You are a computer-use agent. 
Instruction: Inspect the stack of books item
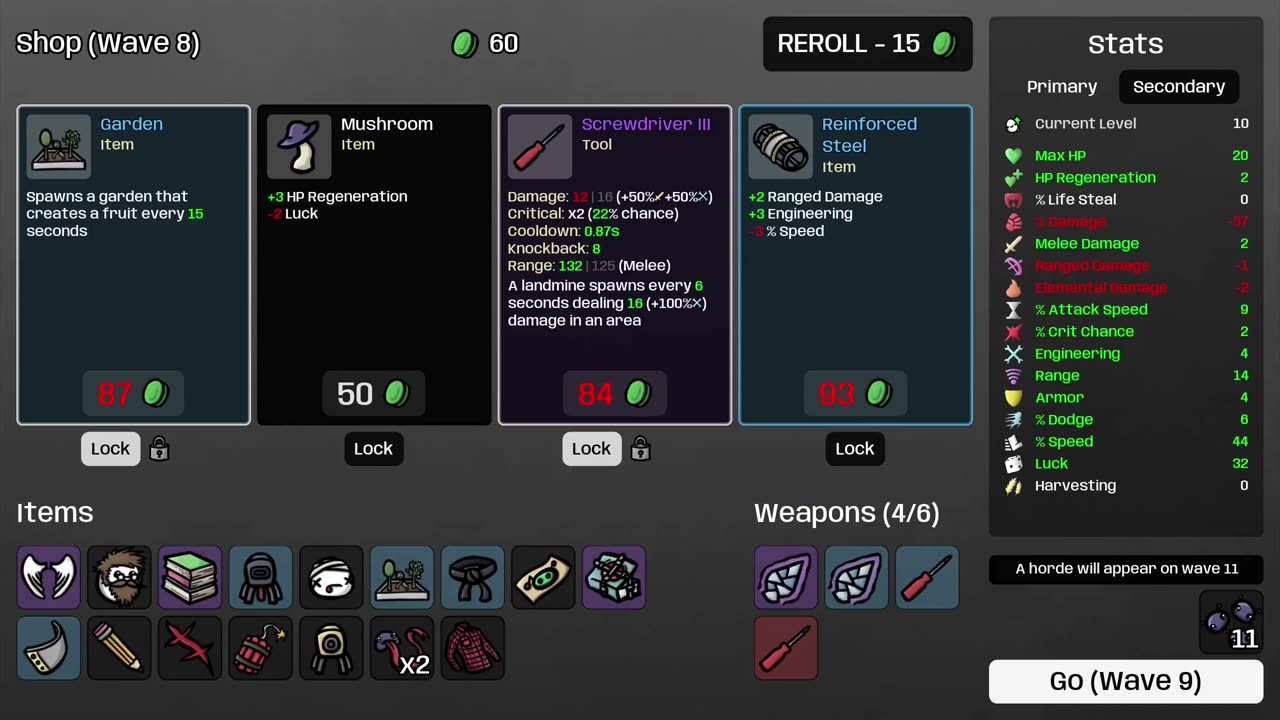point(190,577)
